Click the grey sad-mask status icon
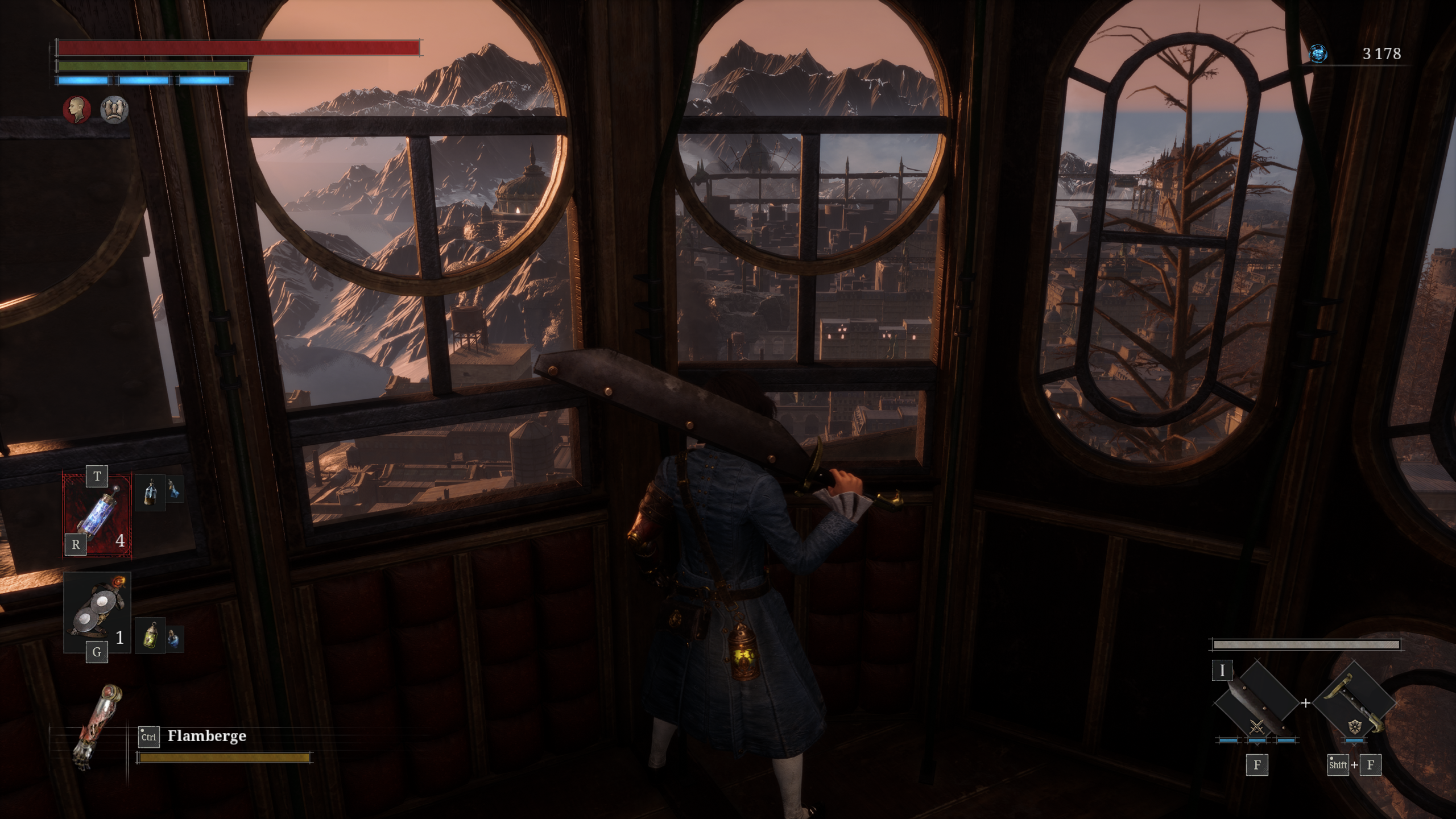This screenshot has width=1456, height=819. (x=114, y=110)
